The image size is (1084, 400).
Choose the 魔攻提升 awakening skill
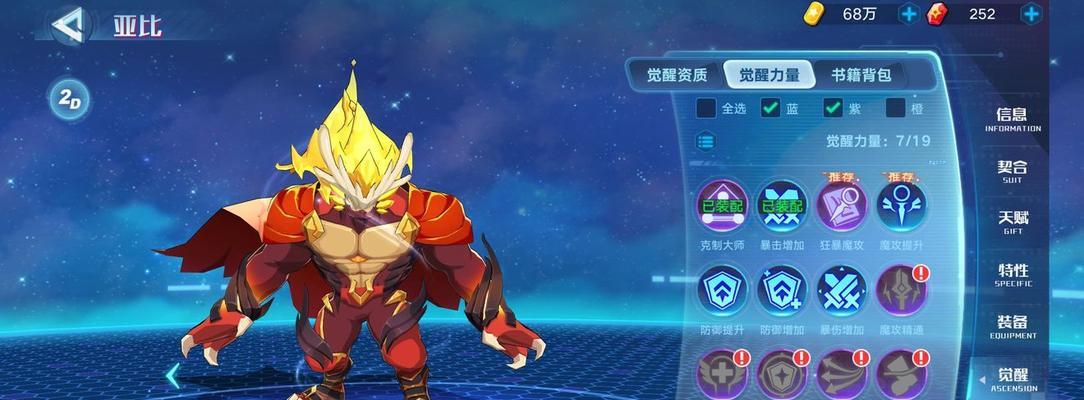[901, 206]
